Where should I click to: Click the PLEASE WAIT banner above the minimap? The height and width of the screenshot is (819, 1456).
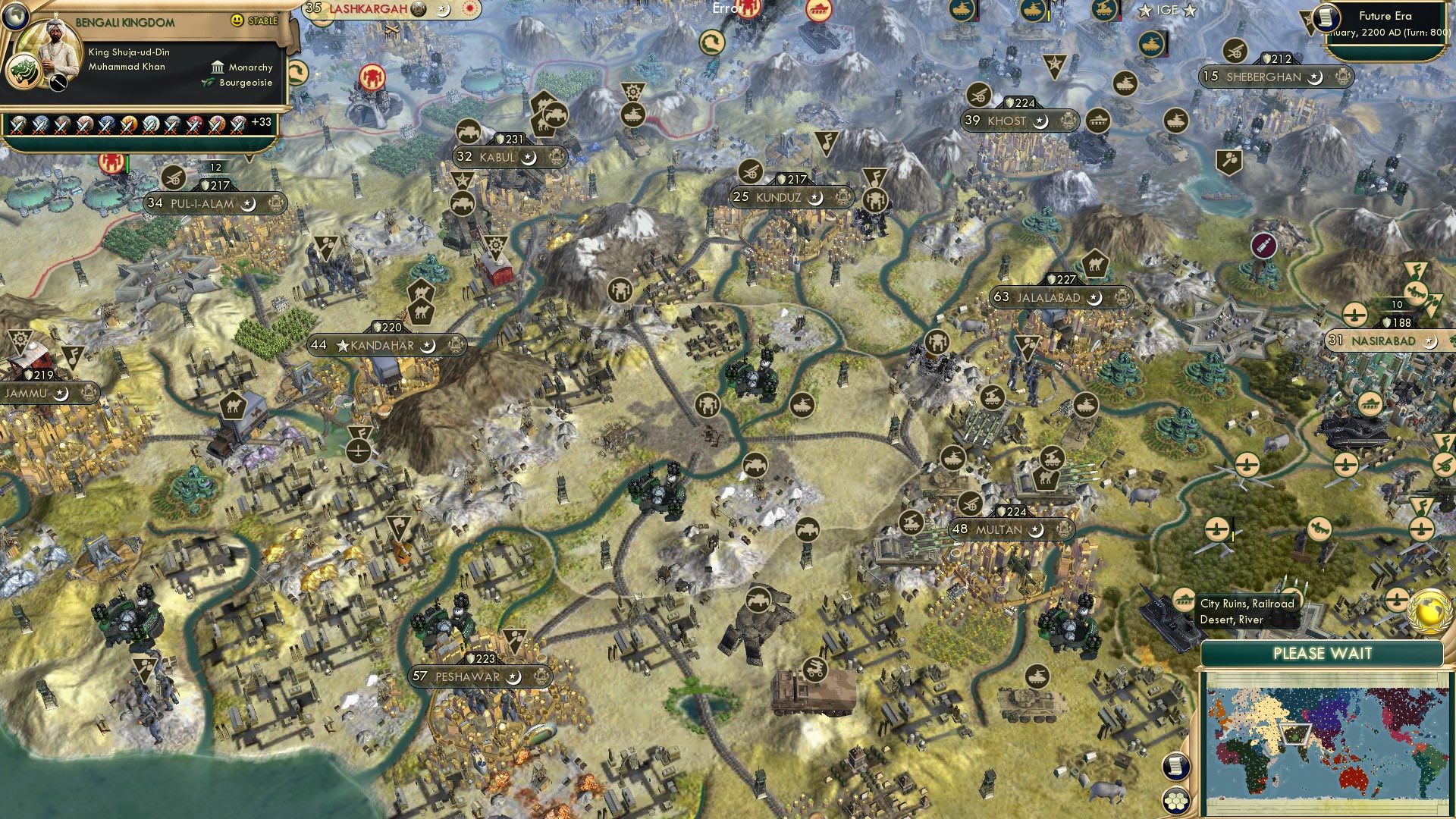pos(1323,654)
